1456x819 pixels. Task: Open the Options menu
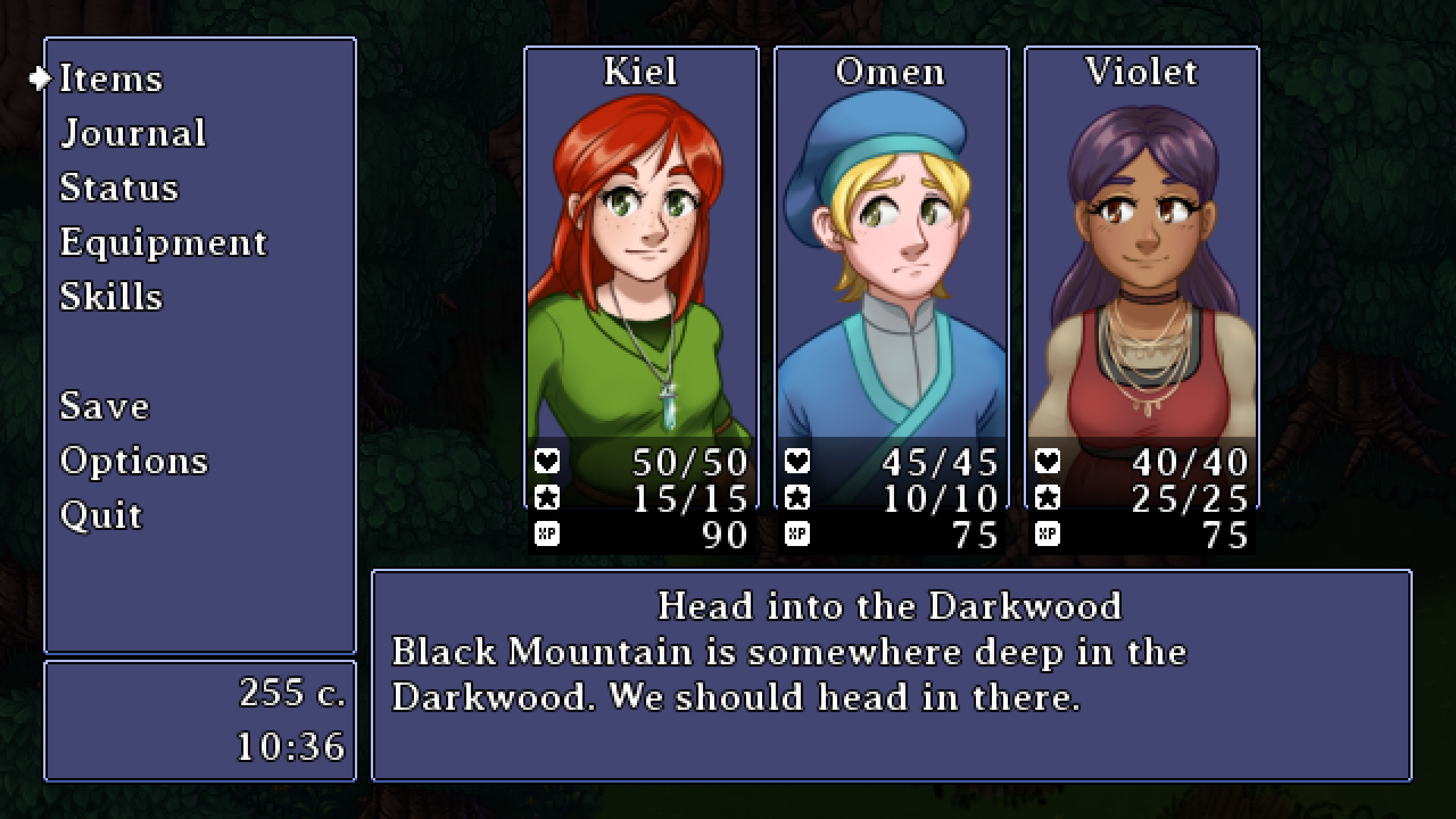coord(134,461)
